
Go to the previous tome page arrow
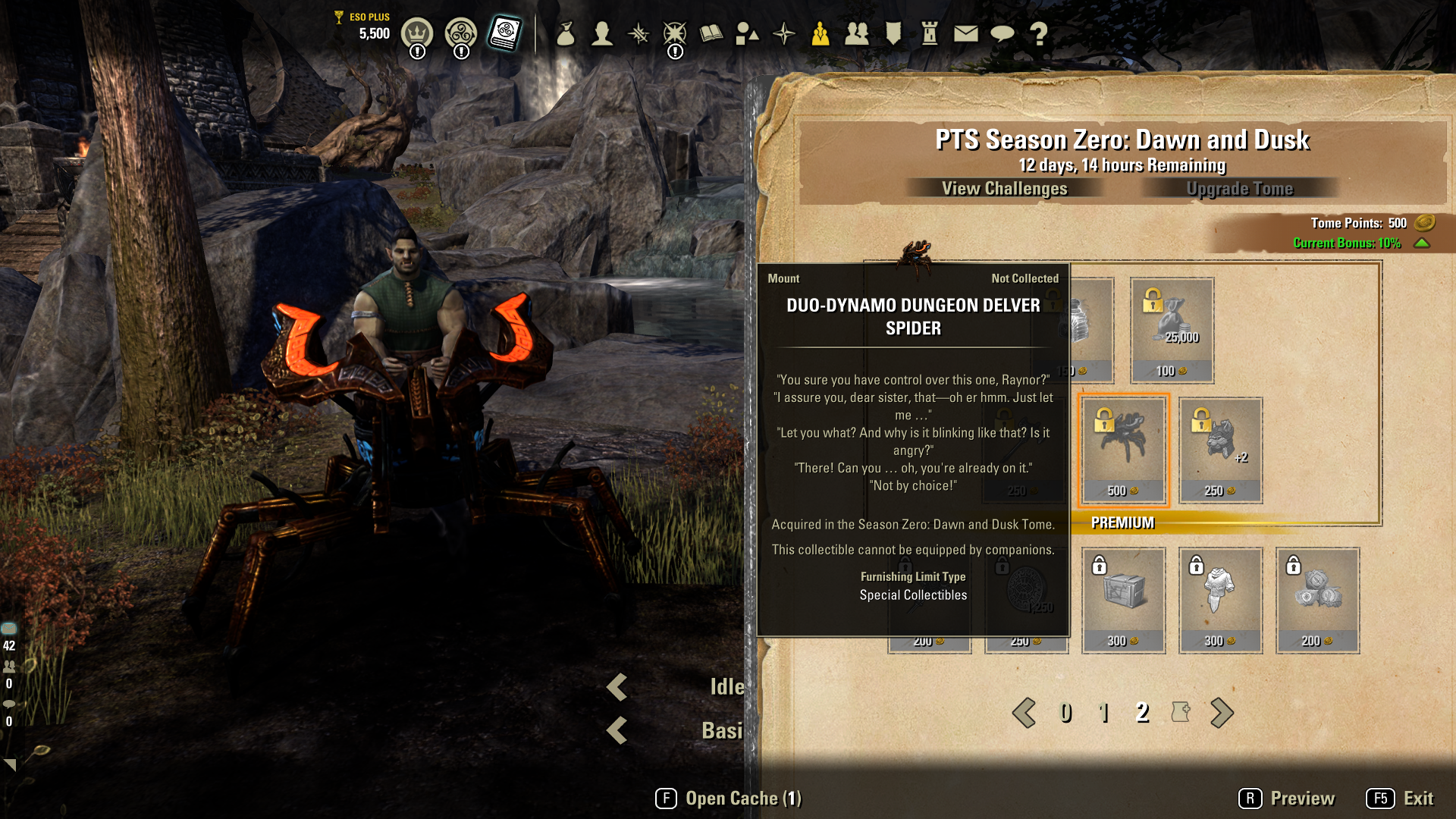pos(1024,713)
